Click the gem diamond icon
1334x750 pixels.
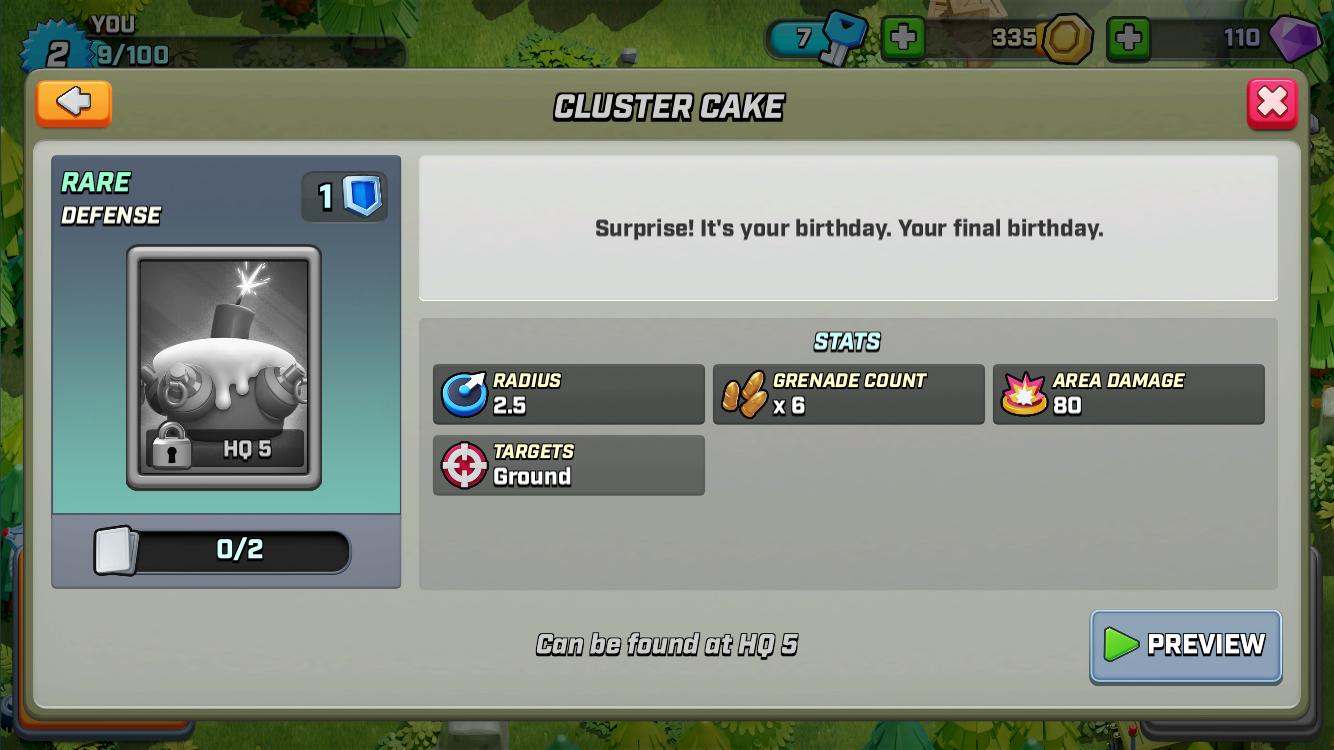click(x=1295, y=40)
